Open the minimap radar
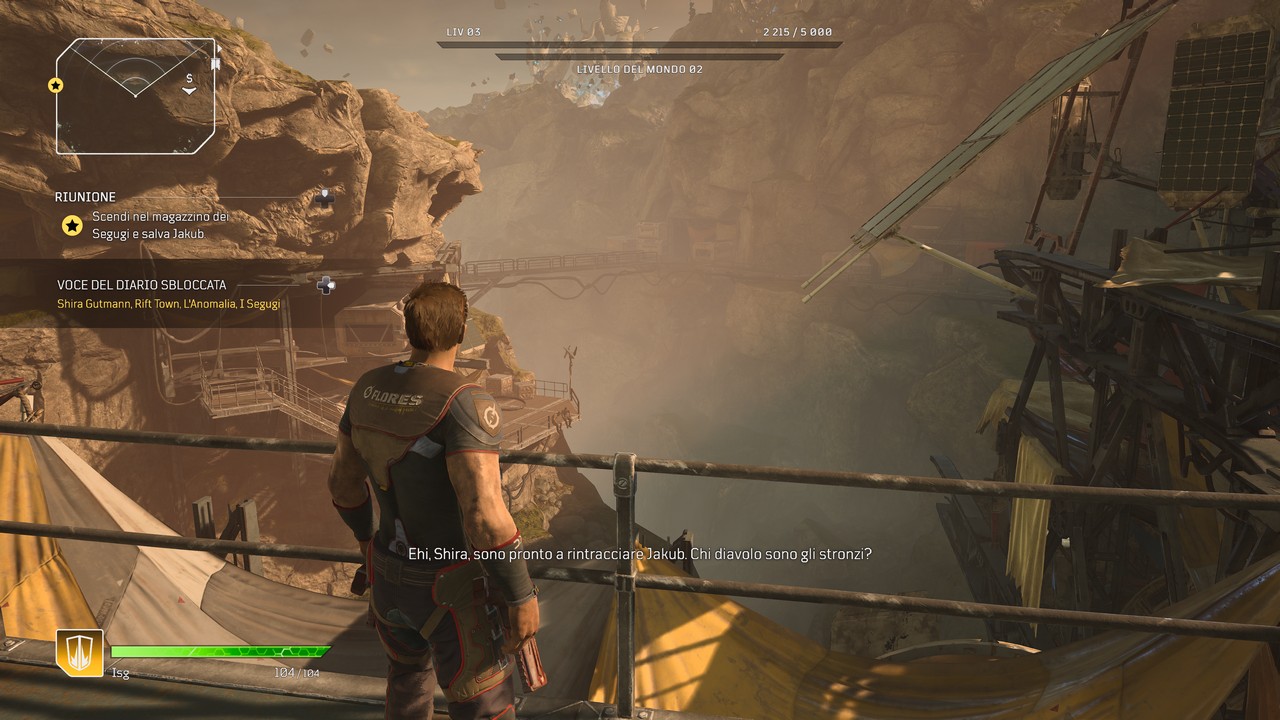 135,96
